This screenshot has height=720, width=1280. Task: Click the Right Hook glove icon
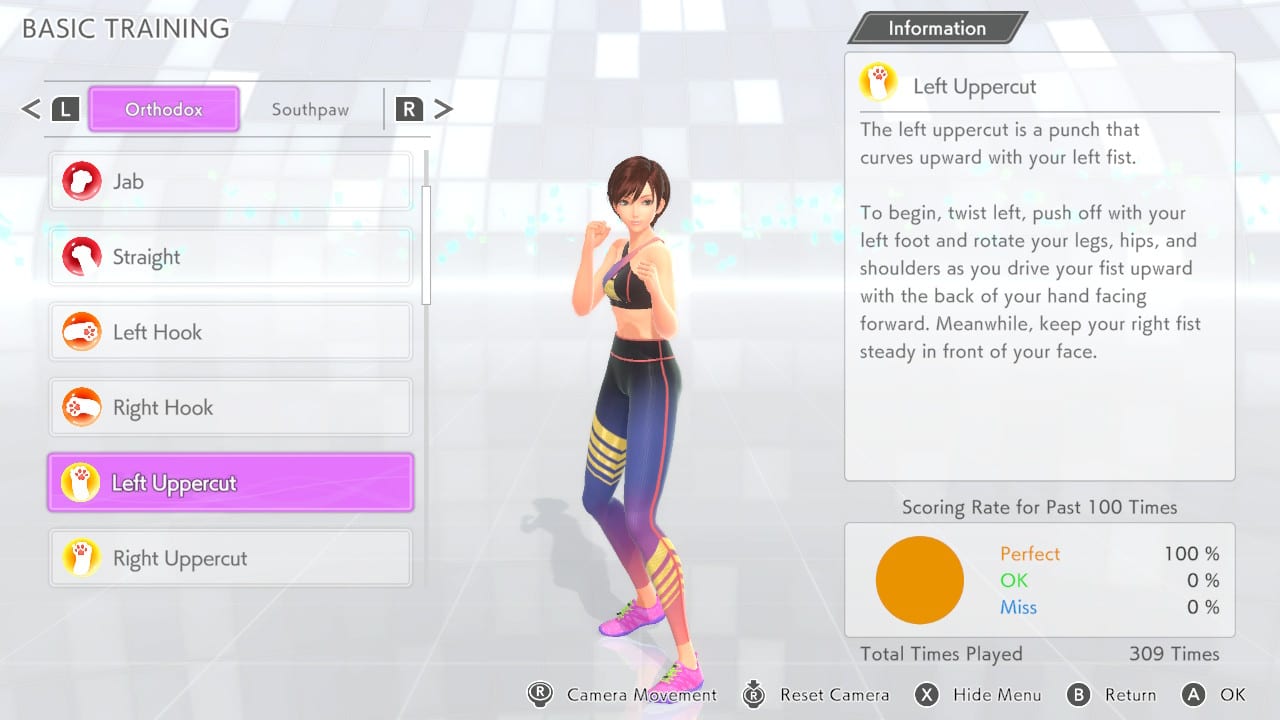click(82, 407)
